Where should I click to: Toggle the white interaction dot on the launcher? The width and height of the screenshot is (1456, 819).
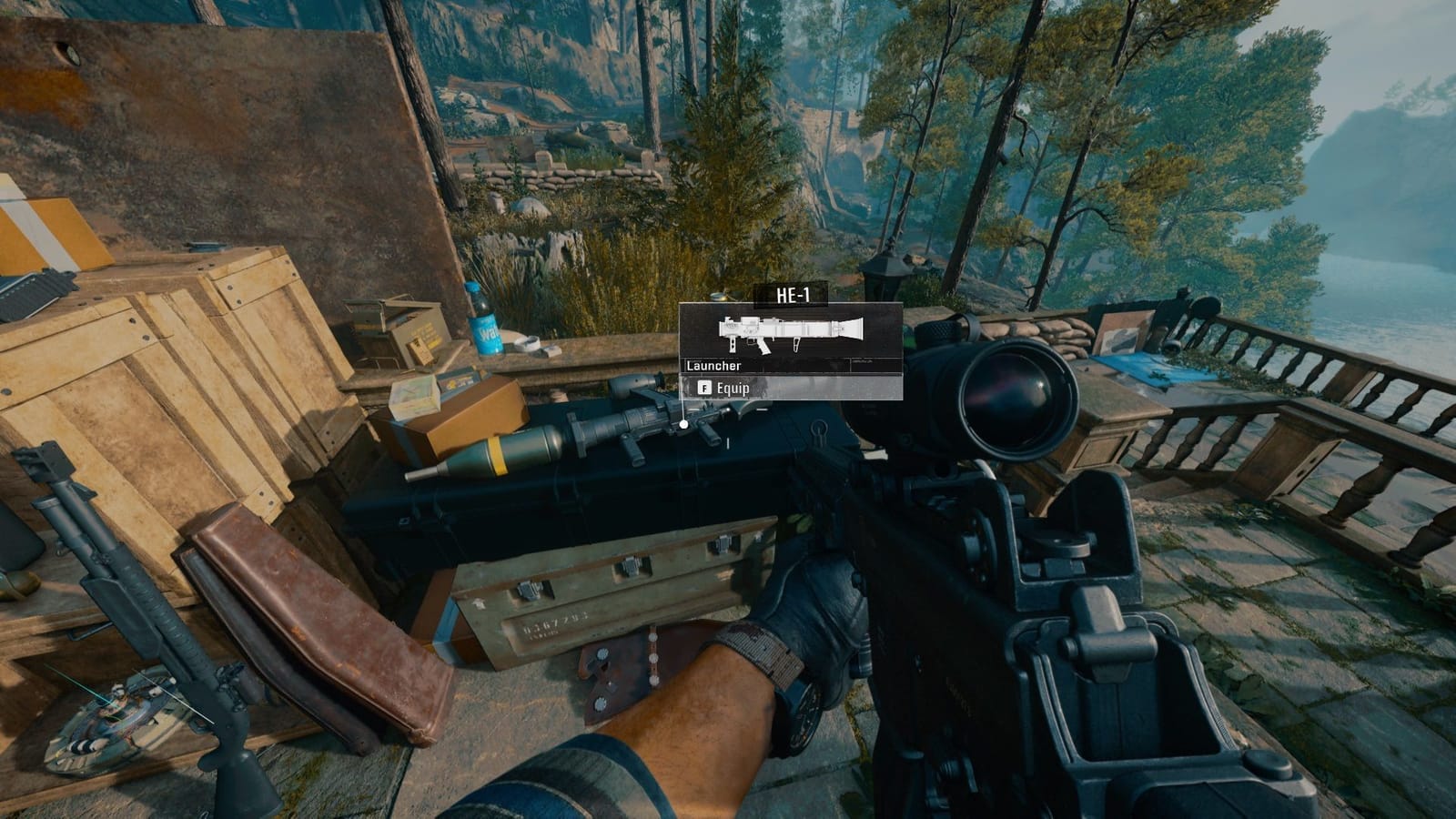pos(682,423)
